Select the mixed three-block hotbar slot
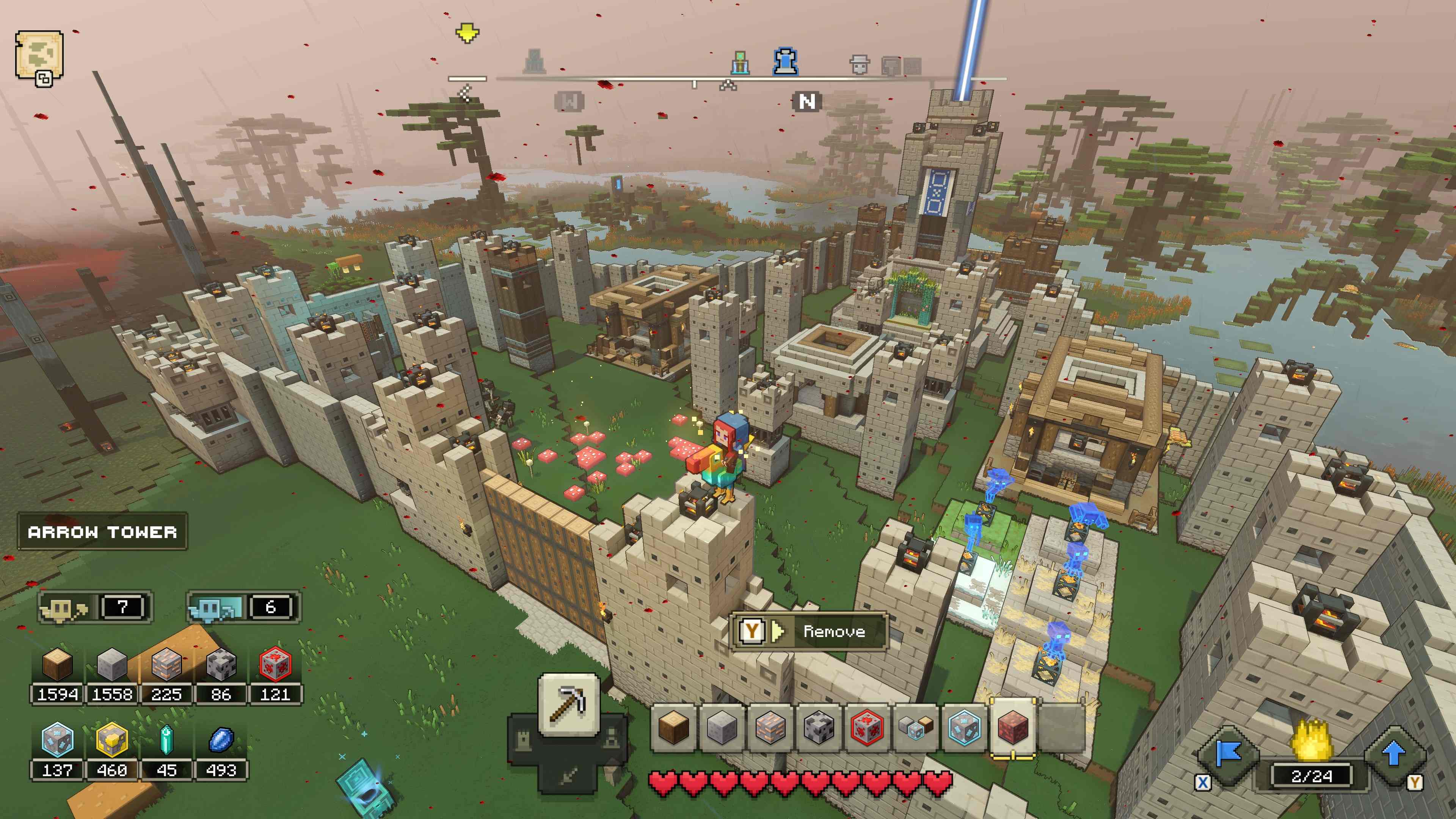Viewport: 1456px width, 819px height. (915, 728)
